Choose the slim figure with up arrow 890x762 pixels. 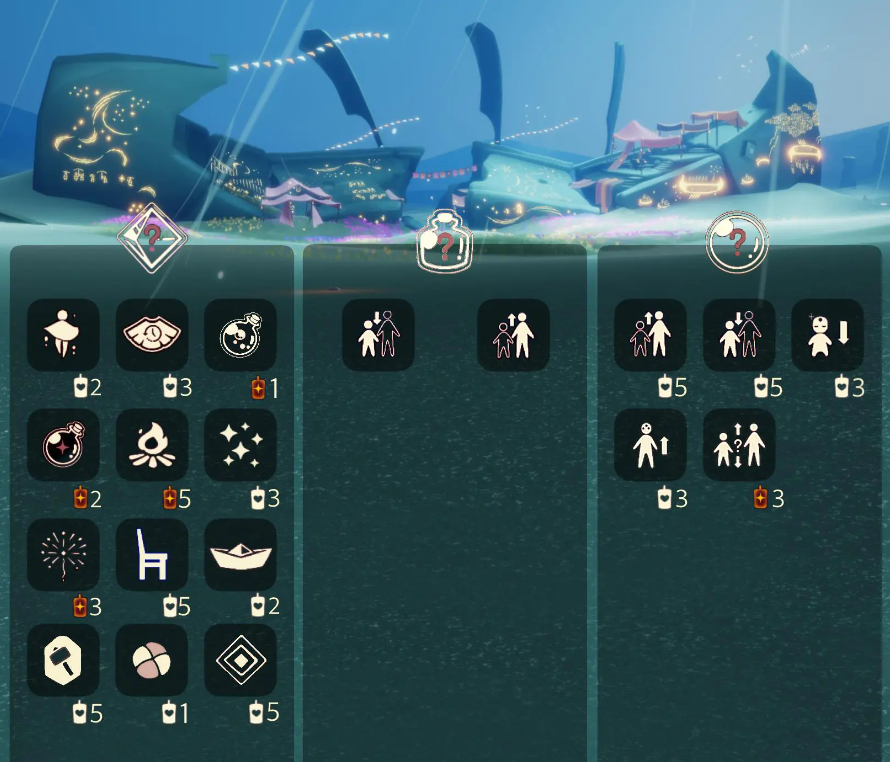coord(650,444)
